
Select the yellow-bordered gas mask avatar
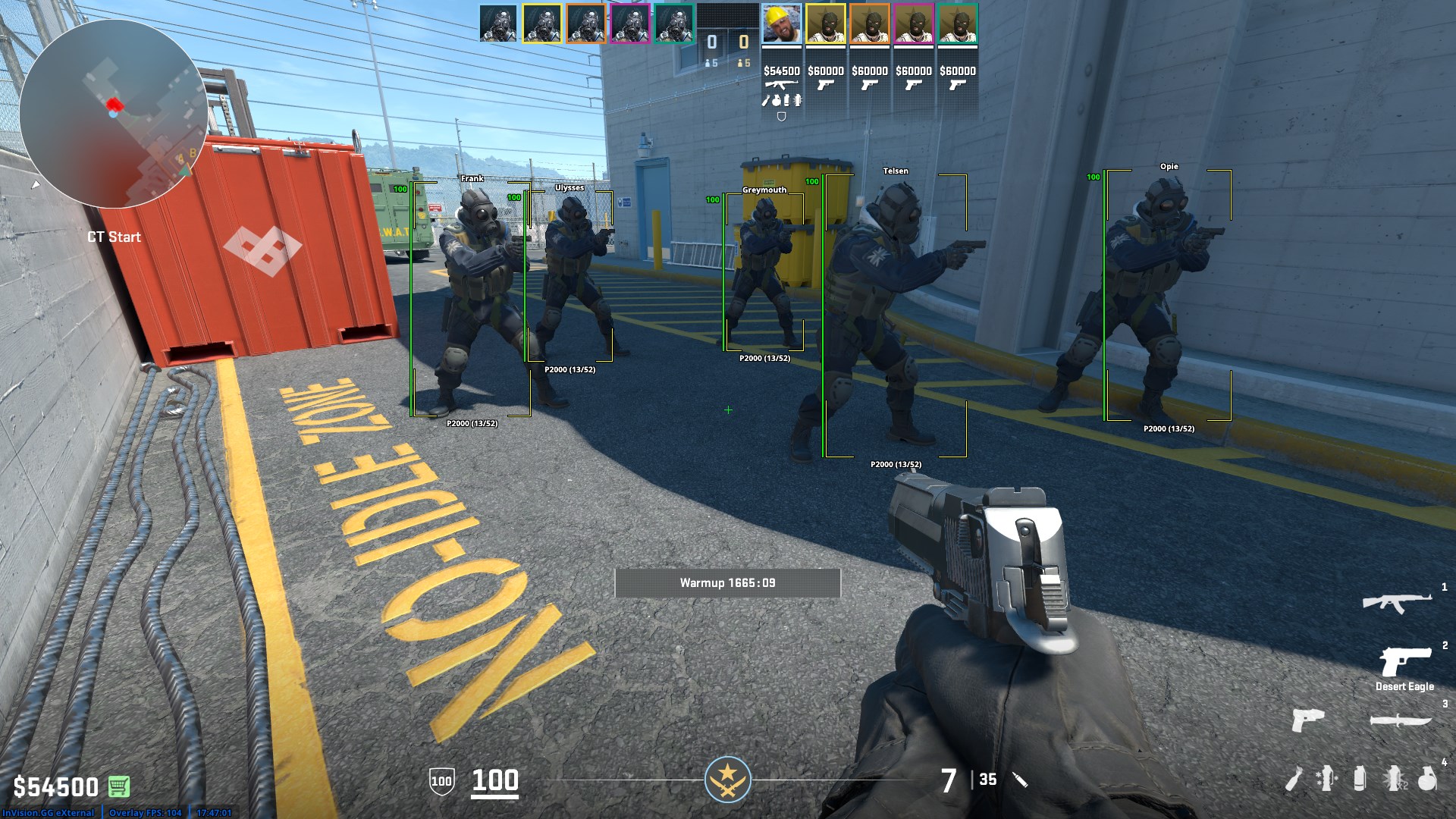[x=541, y=25]
